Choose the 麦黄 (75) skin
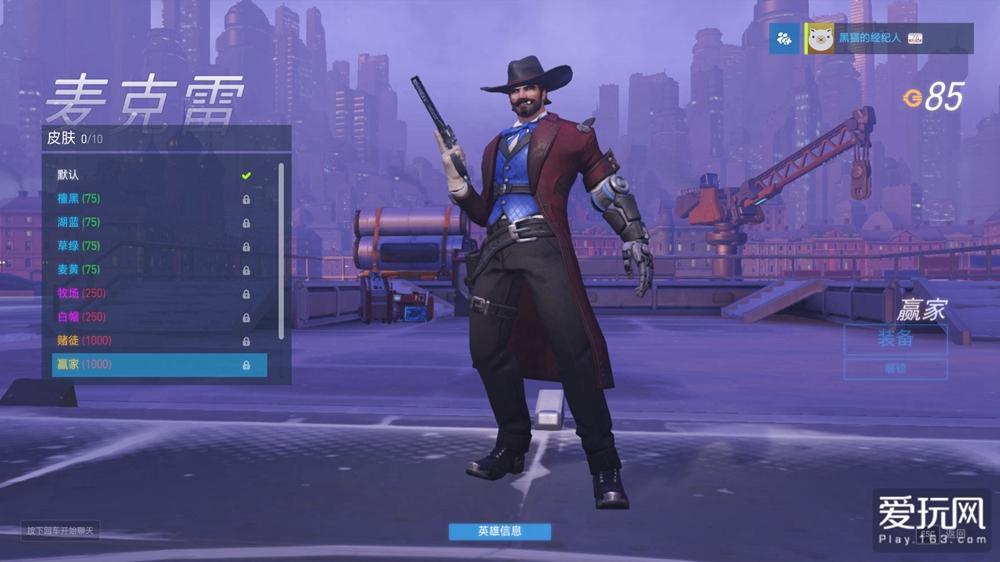1000x562 pixels. coord(150,270)
